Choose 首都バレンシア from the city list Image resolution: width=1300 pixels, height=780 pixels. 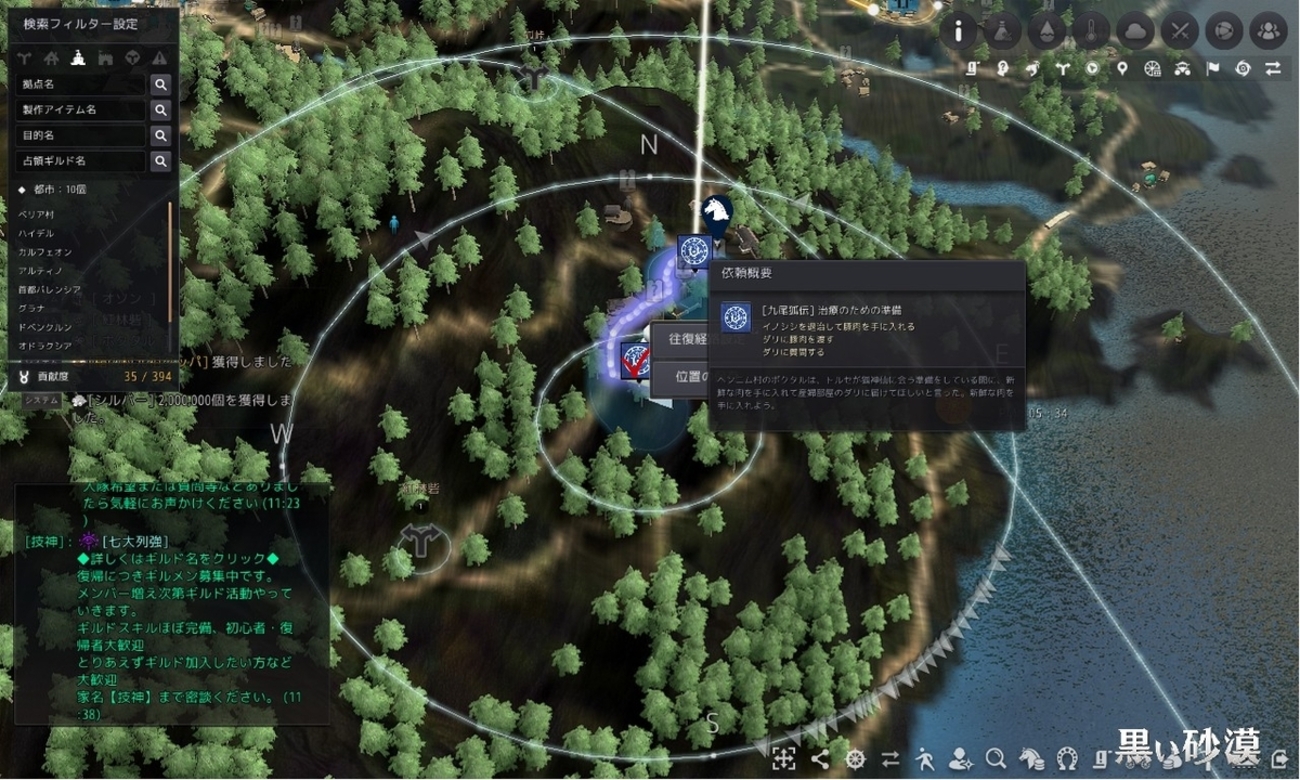50,289
